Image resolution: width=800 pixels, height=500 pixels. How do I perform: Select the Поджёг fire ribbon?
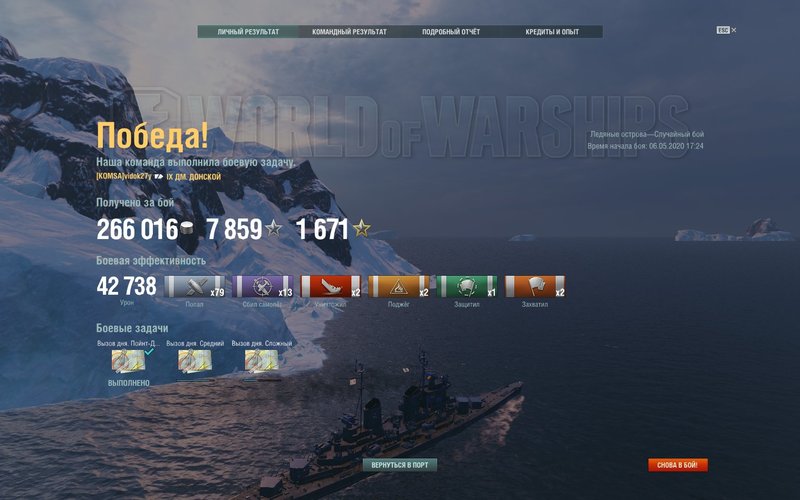pyautogui.click(x=398, y=287)
